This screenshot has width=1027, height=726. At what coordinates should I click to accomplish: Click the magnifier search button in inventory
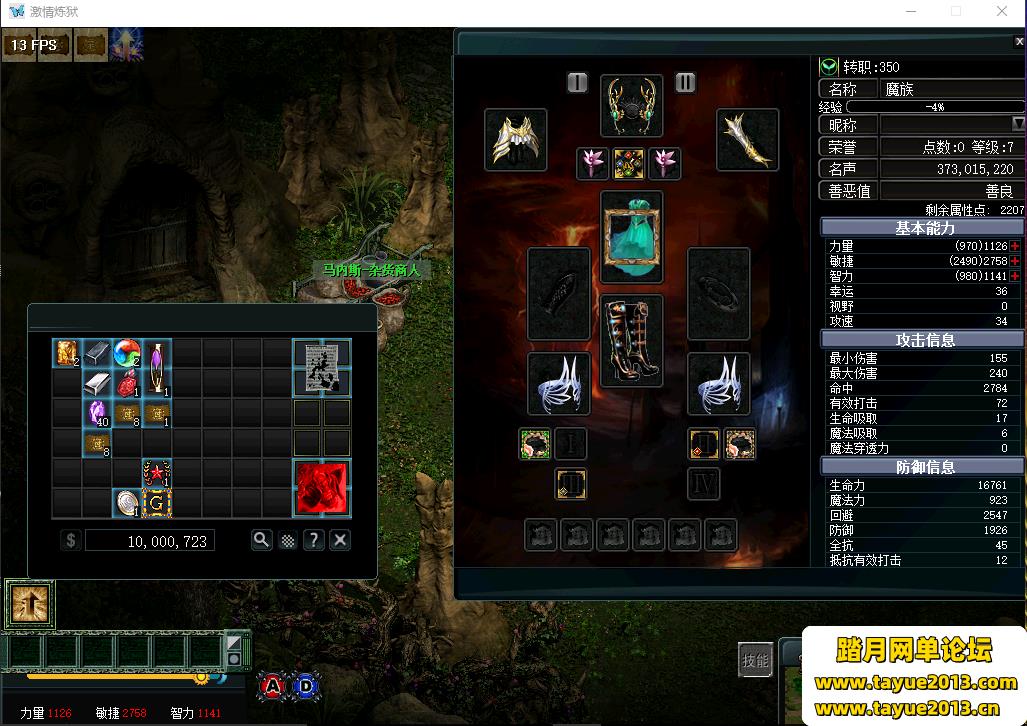click(x=261, y=540)
